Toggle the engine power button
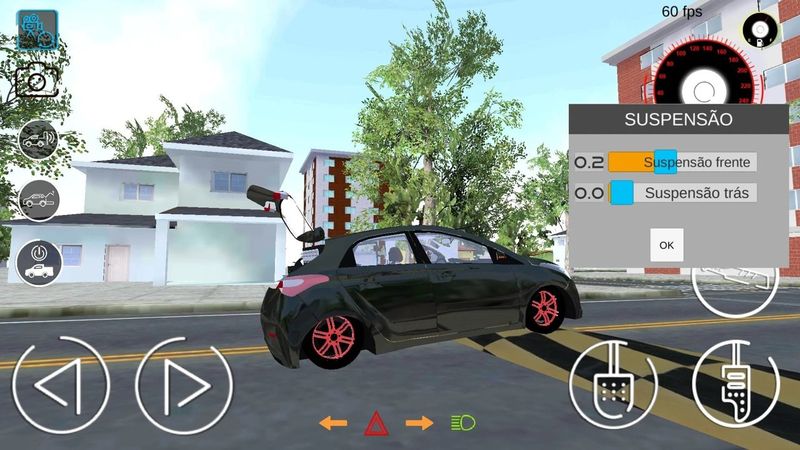The height and width of the screenshot is (450, 800). (39, 260)
